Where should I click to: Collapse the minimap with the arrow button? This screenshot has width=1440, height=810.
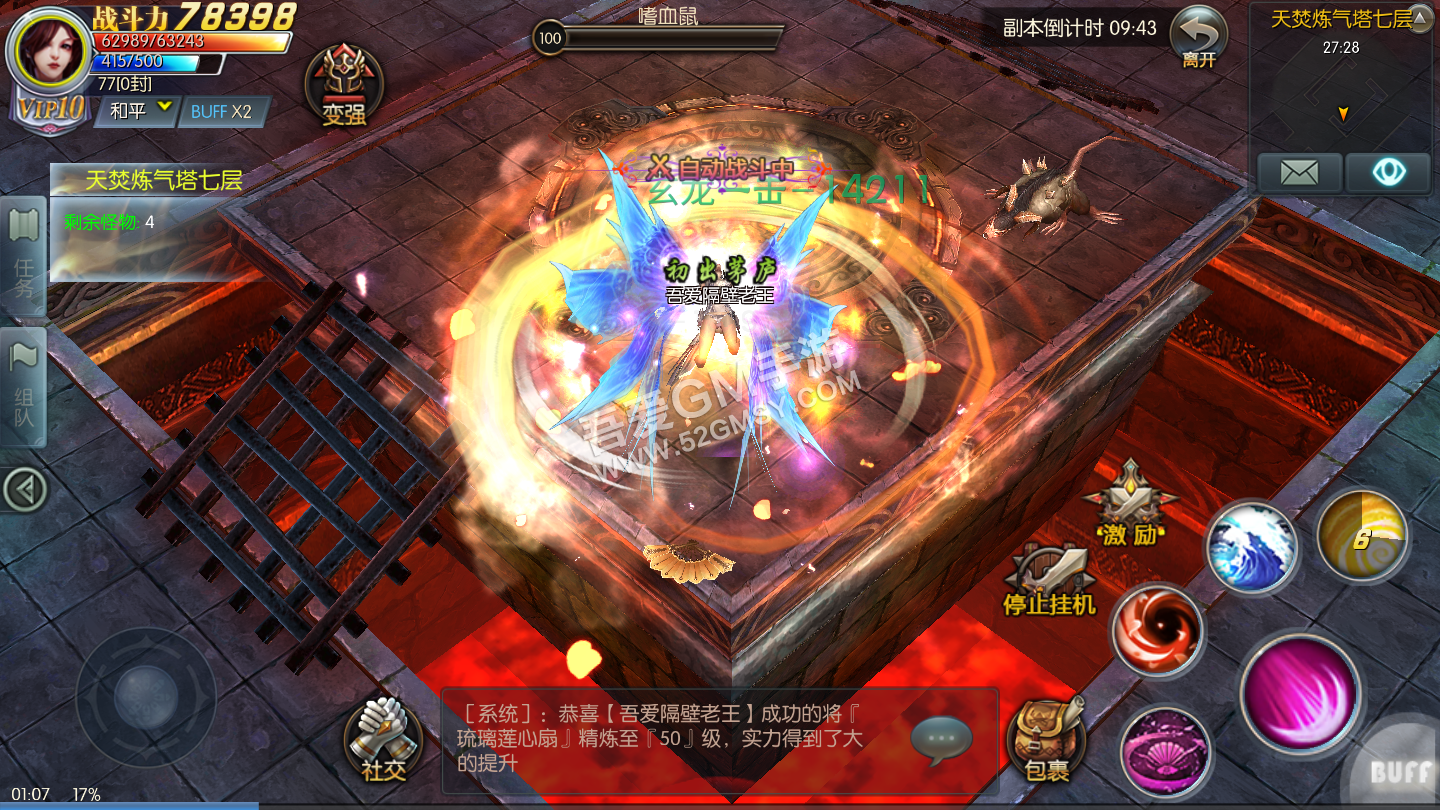(x=1420, y=19)
